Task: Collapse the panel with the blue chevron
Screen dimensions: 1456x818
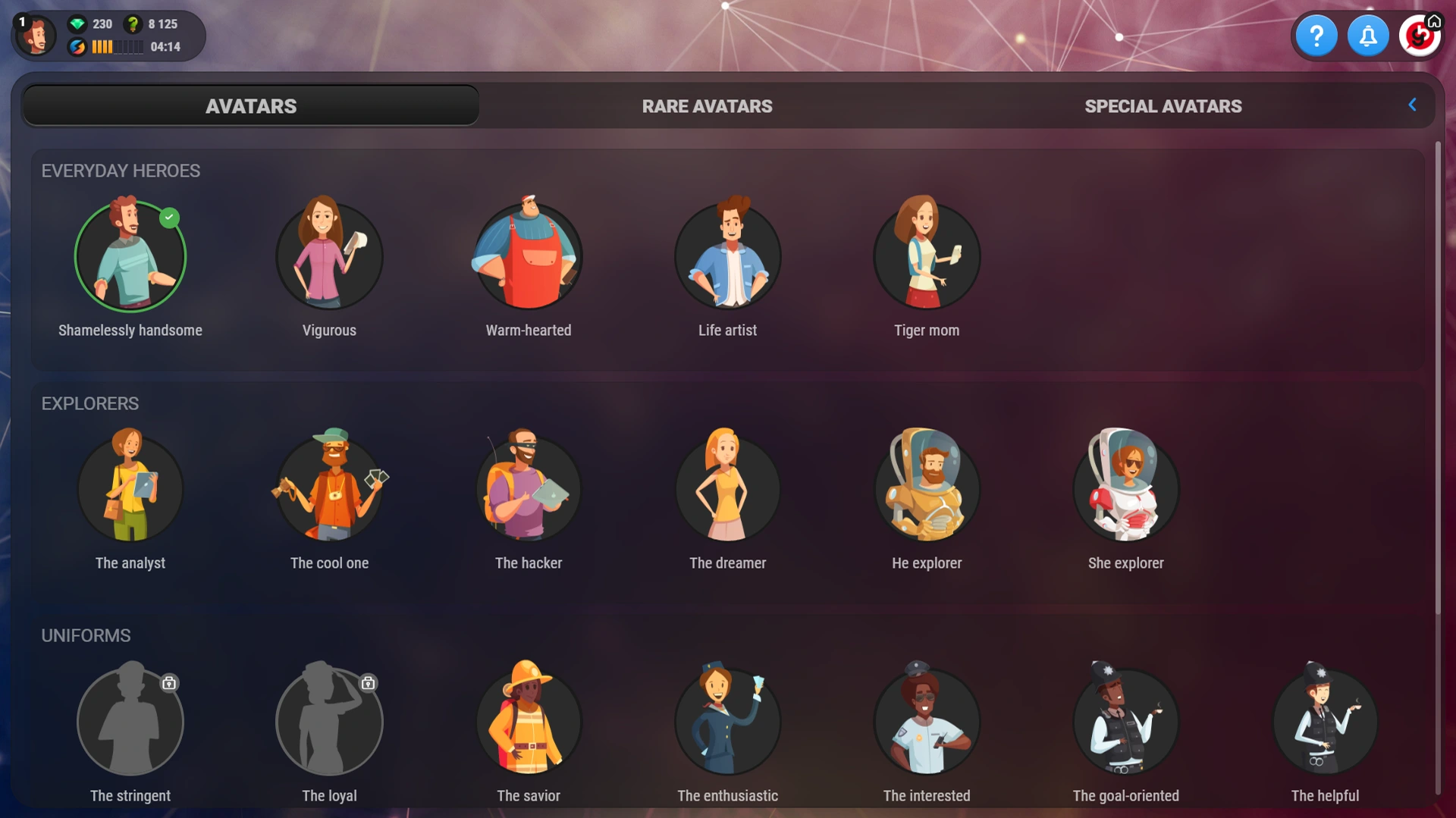Action: tap(1412, 105)
